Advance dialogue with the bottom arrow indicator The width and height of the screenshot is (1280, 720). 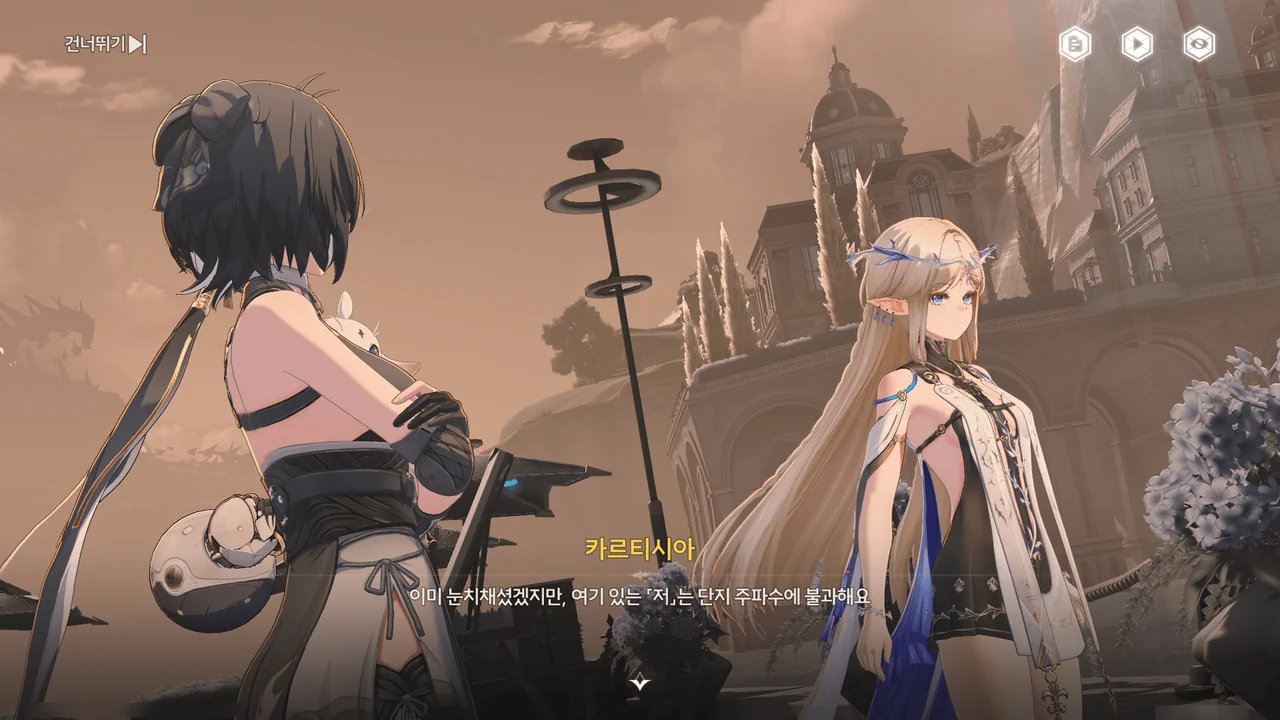640,684
